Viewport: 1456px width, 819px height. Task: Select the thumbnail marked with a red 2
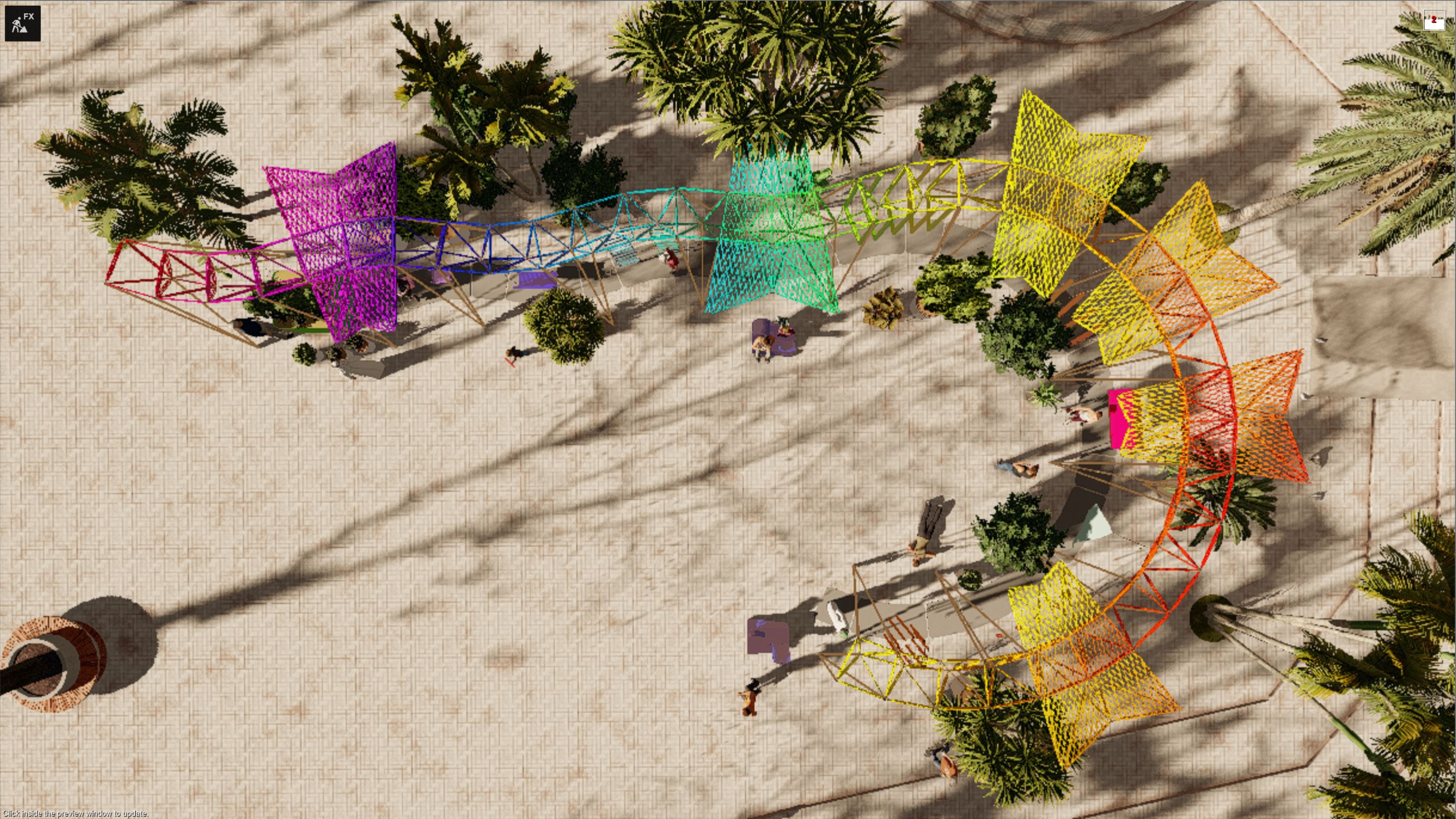coord(1434,20)
